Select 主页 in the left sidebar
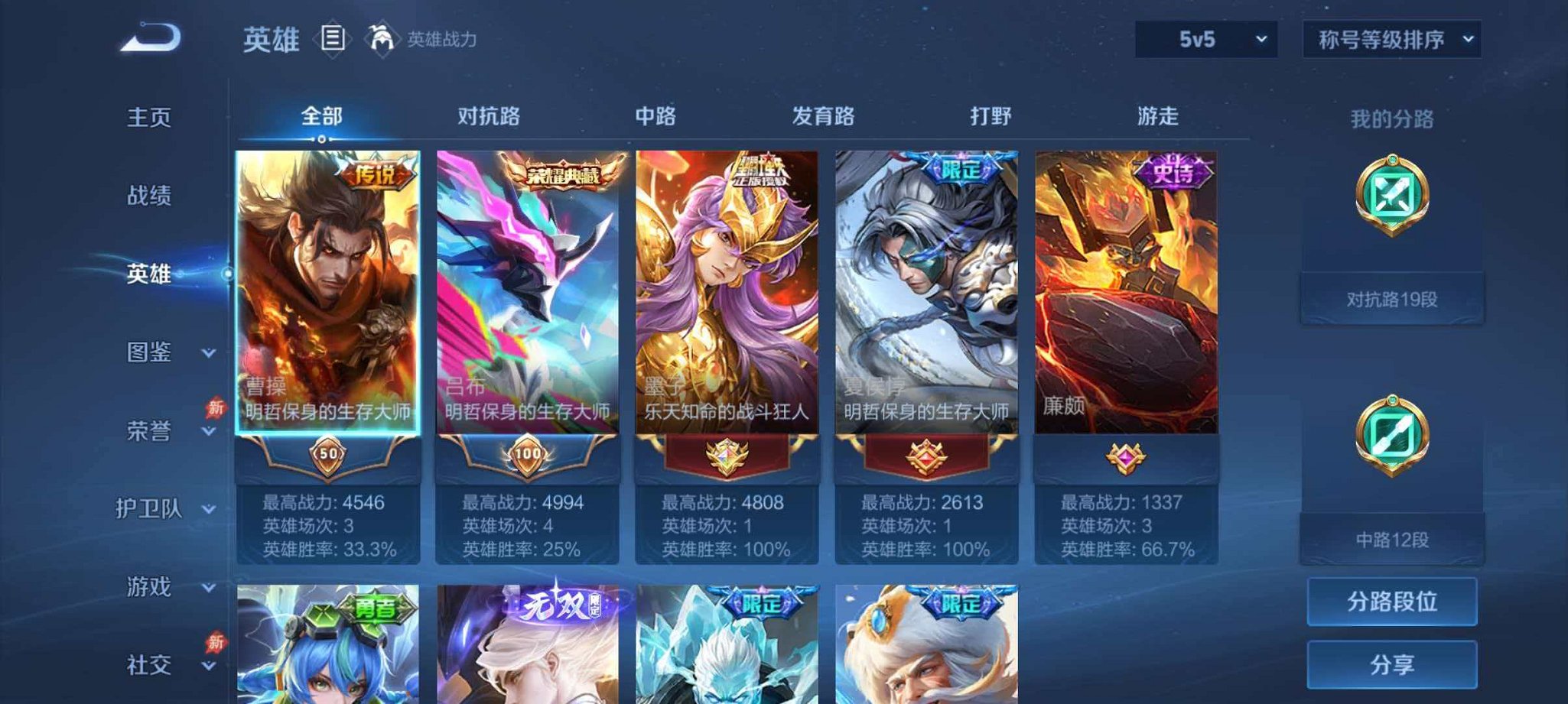Screen dimensions: 1568x704 [x=150, y=117]
